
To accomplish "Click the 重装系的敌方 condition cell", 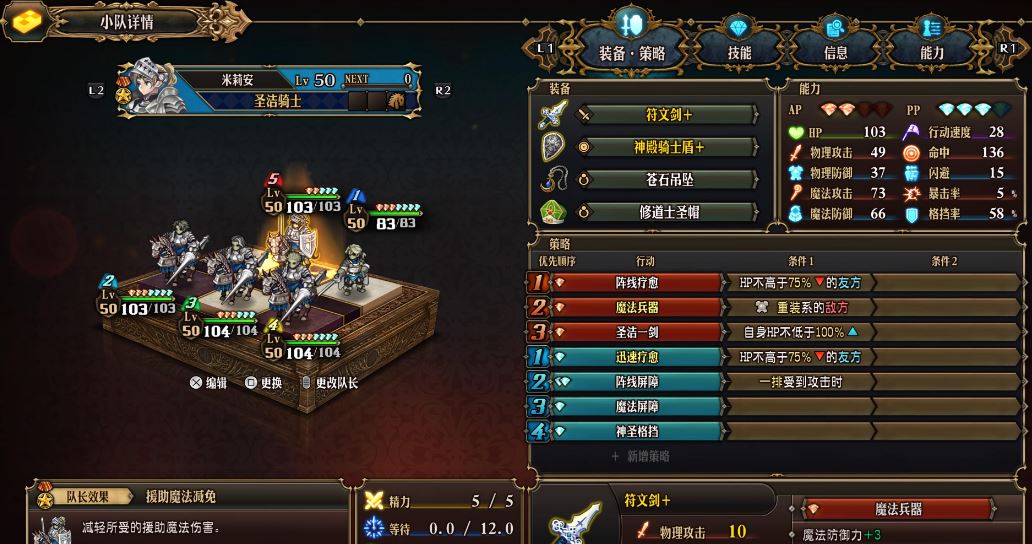I will pyautogui.click(x=799, y=308).
